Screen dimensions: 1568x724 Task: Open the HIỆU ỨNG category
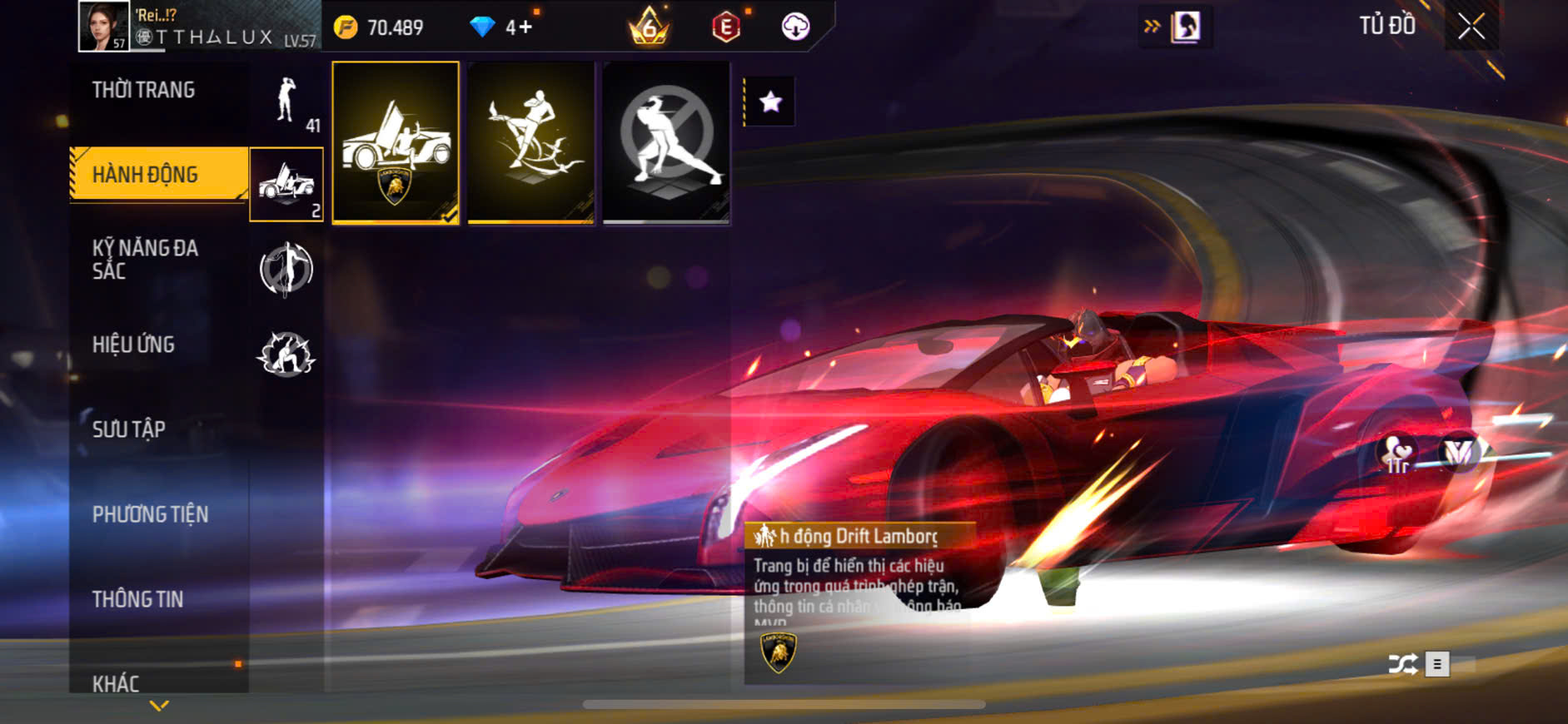point(133,345)
